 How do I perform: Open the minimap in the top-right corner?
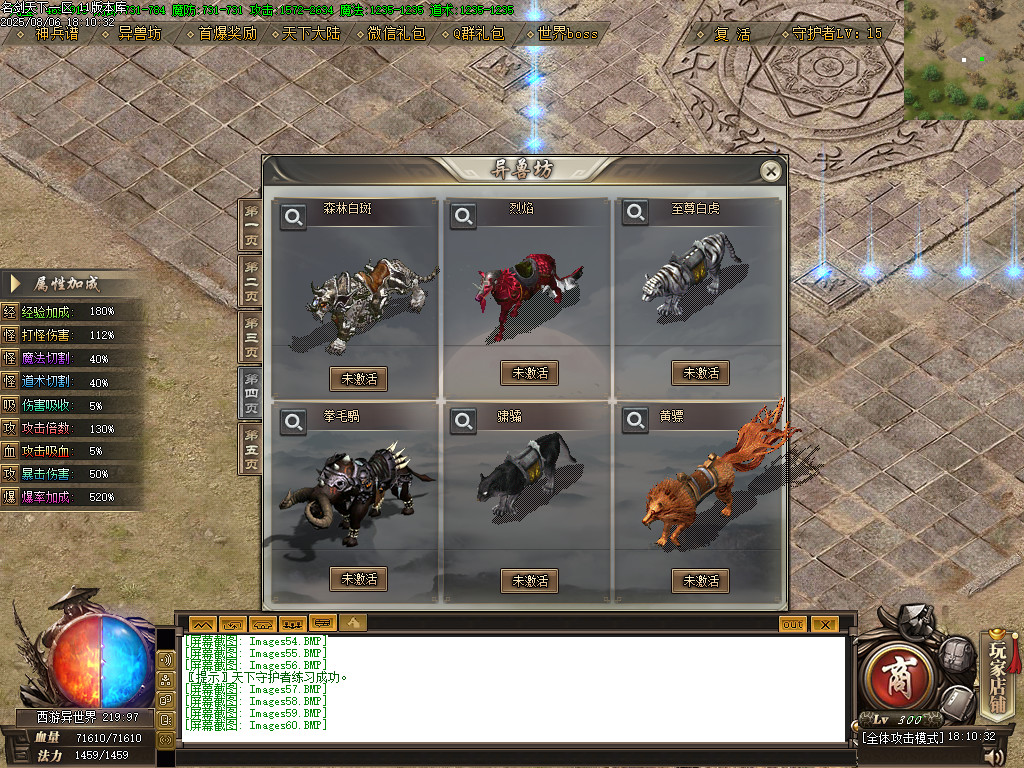[963, 60]
